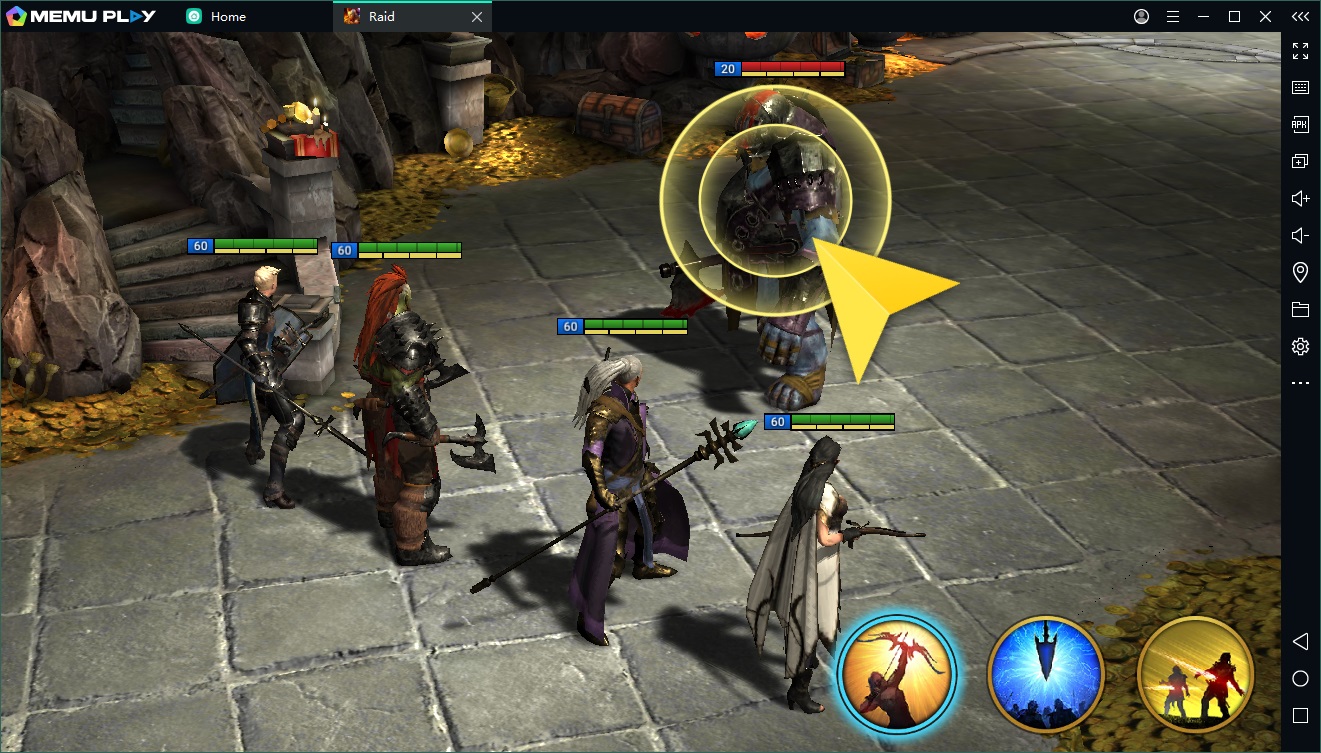Activate the archer bow shot skill
Screen dimensions: 1321x753
pyautogui.click(x=896, y=674)
